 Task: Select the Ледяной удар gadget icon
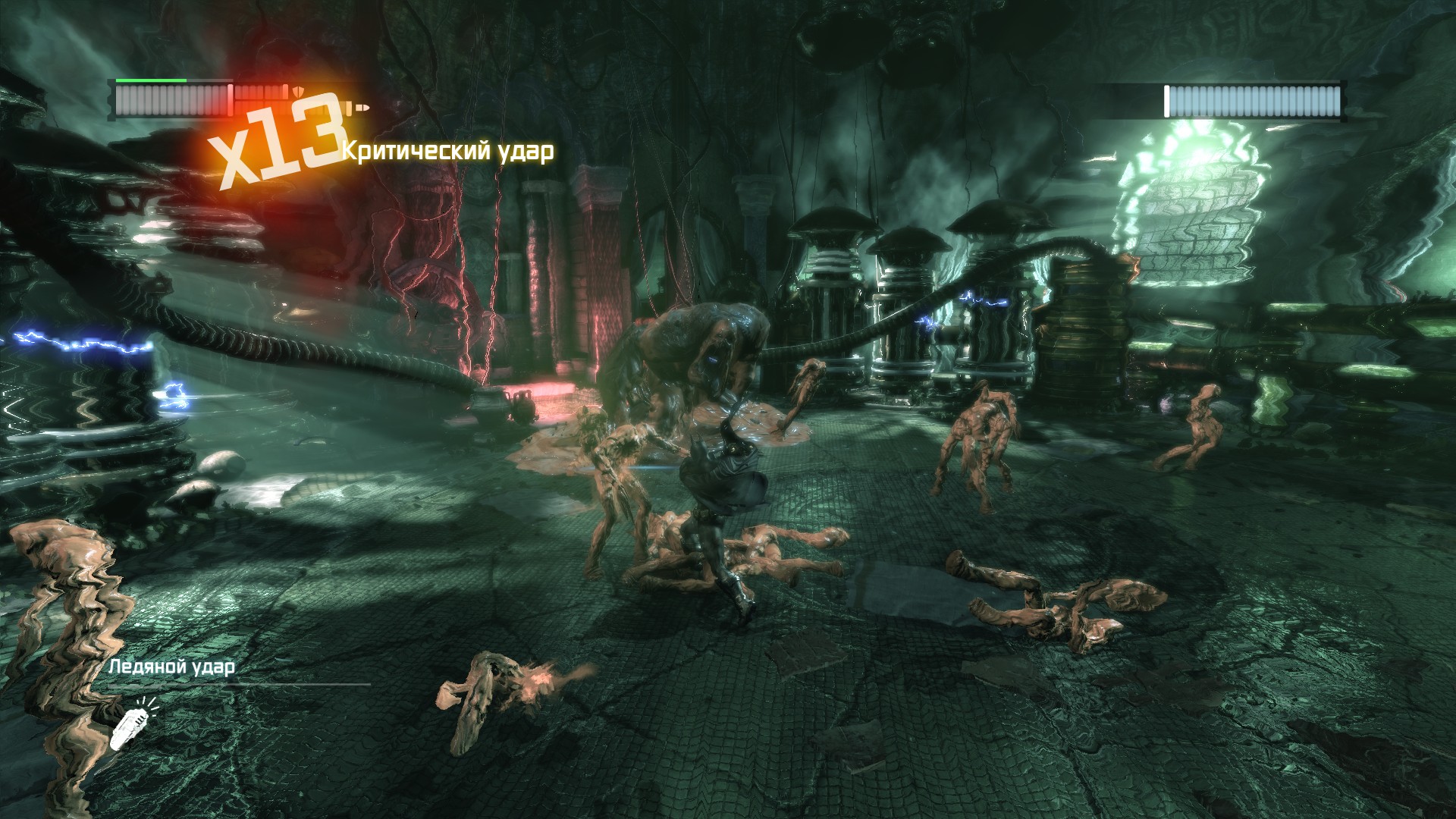pyautogui.click(x=130, y=726)
